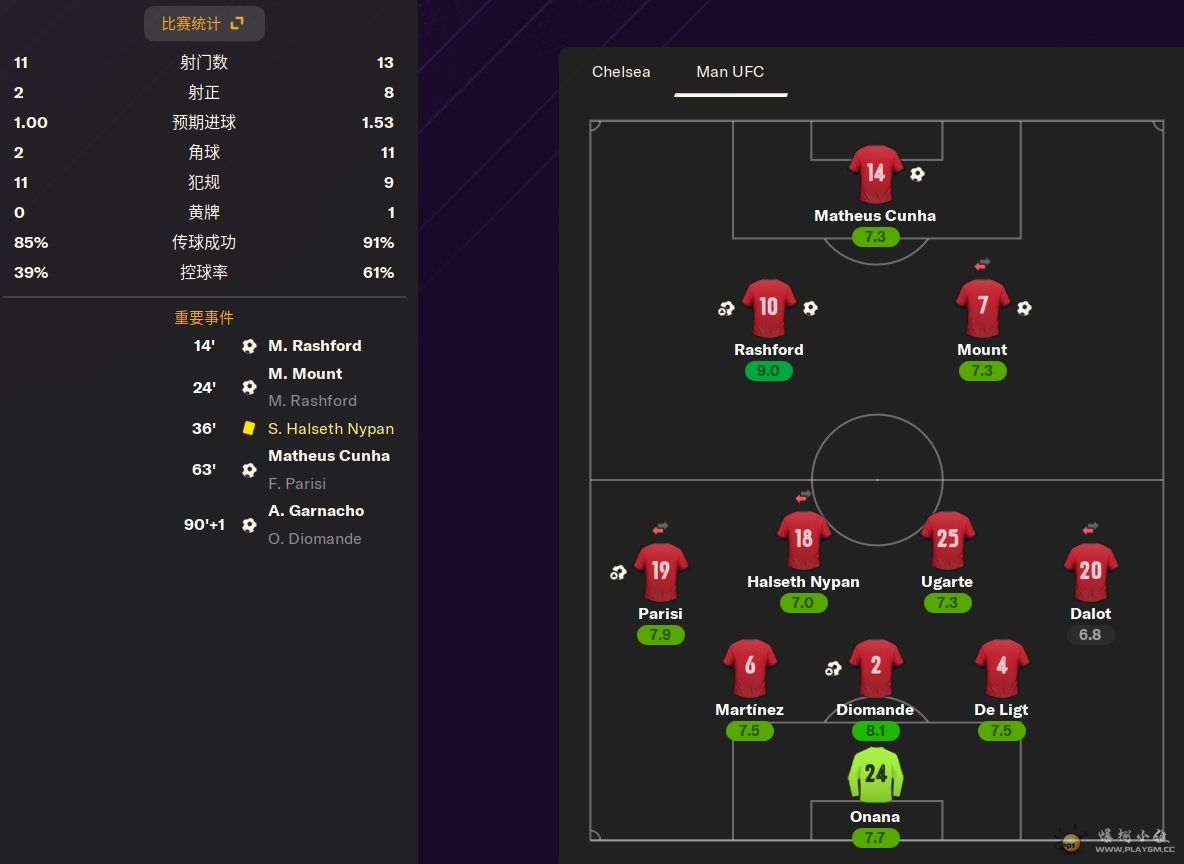The height and width of the screenshot is (864, 1184).
Task: Choose Rashford's number 10 shirt
Action: point(768,308)
